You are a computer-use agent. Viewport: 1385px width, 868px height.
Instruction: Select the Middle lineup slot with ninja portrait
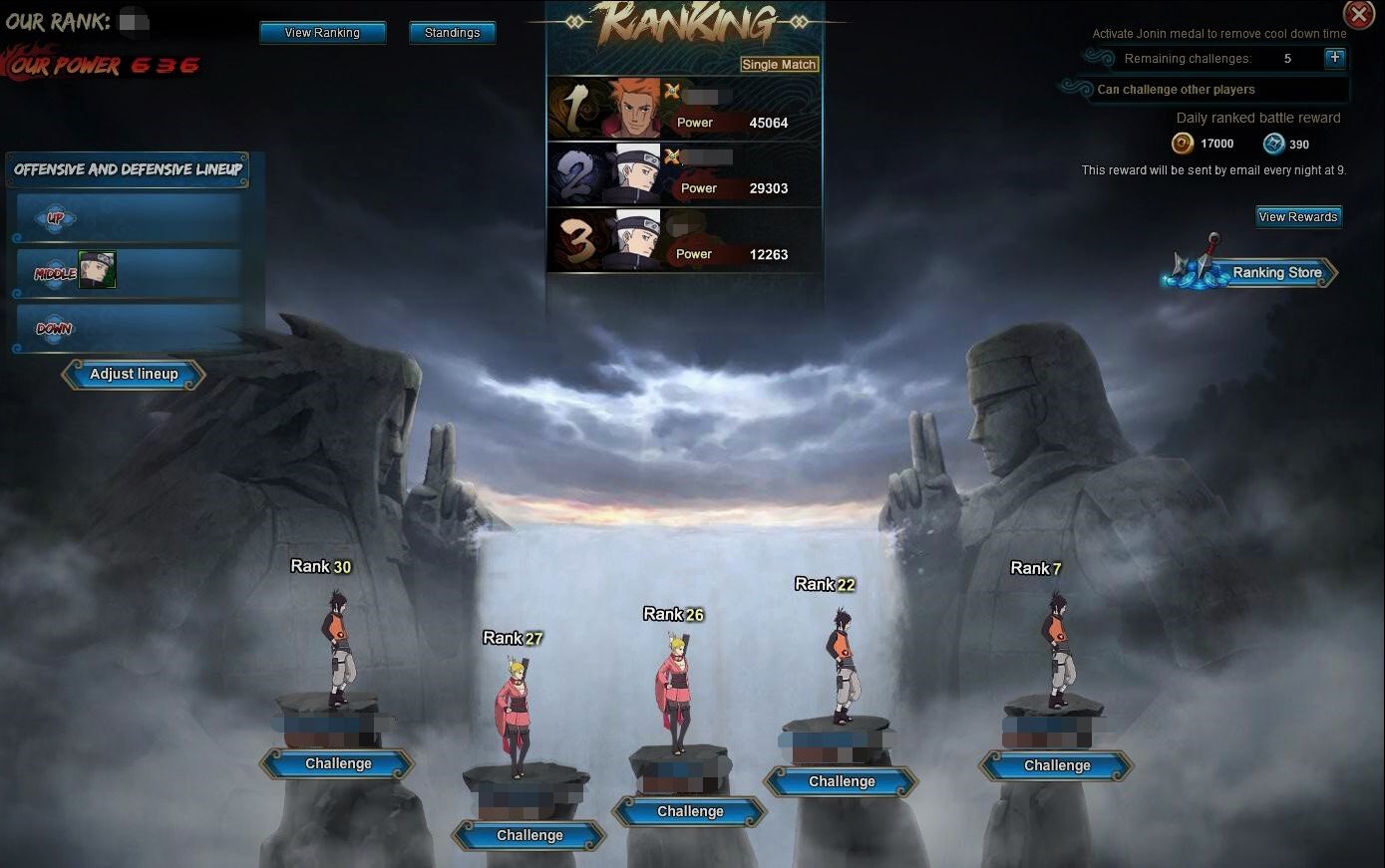tap(130, 272)
